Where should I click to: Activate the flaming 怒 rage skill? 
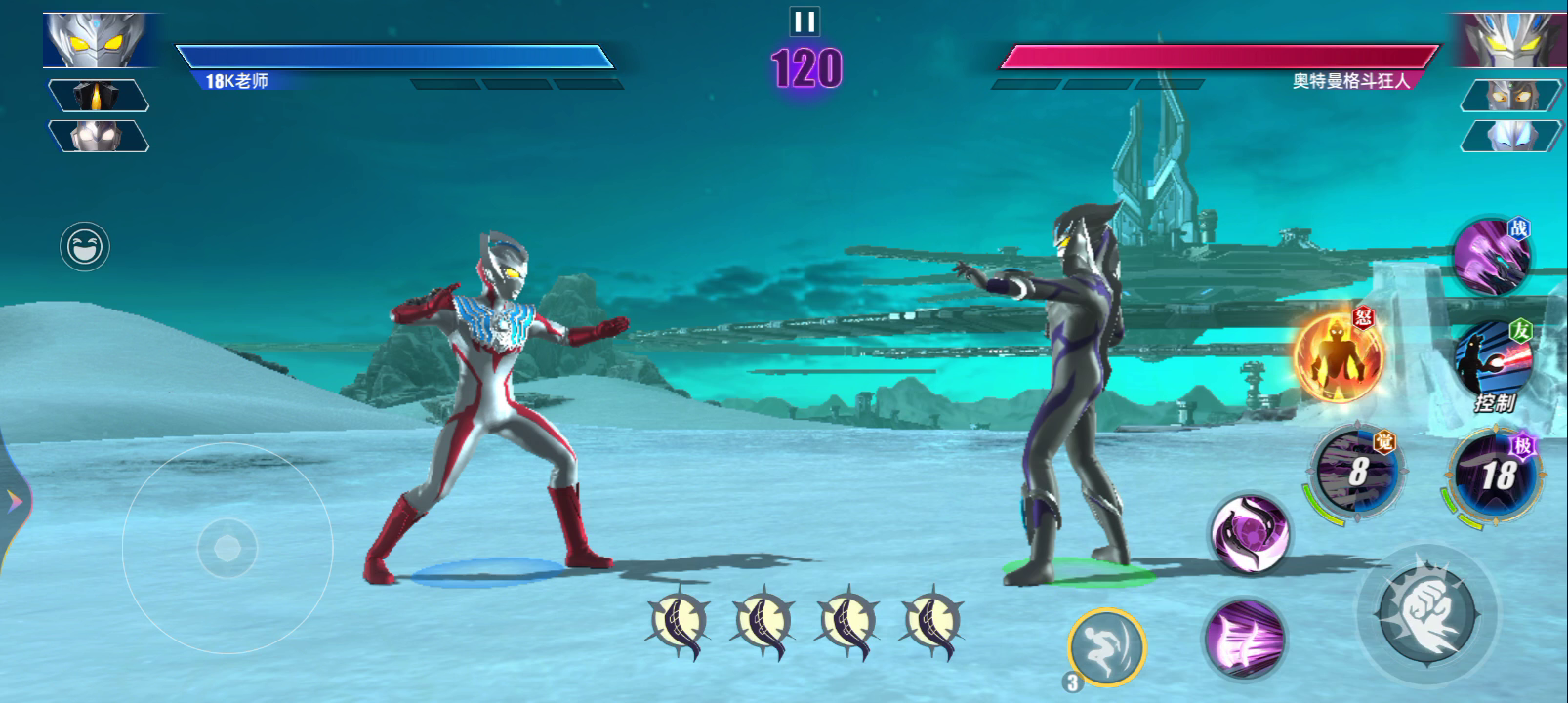[x=1338, y=357]
